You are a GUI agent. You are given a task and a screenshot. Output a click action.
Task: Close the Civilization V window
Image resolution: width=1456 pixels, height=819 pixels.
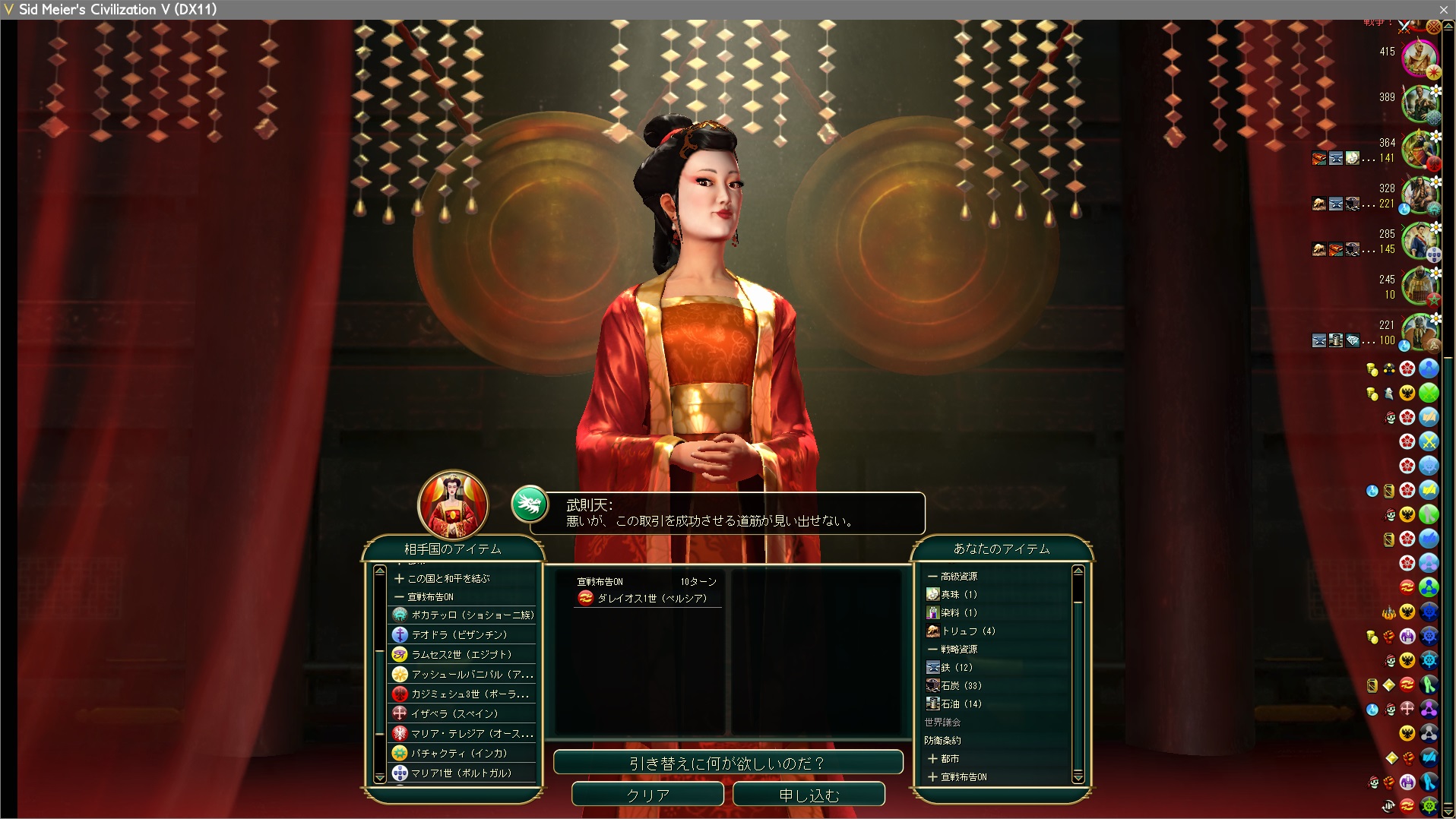tap(1443, 9)
